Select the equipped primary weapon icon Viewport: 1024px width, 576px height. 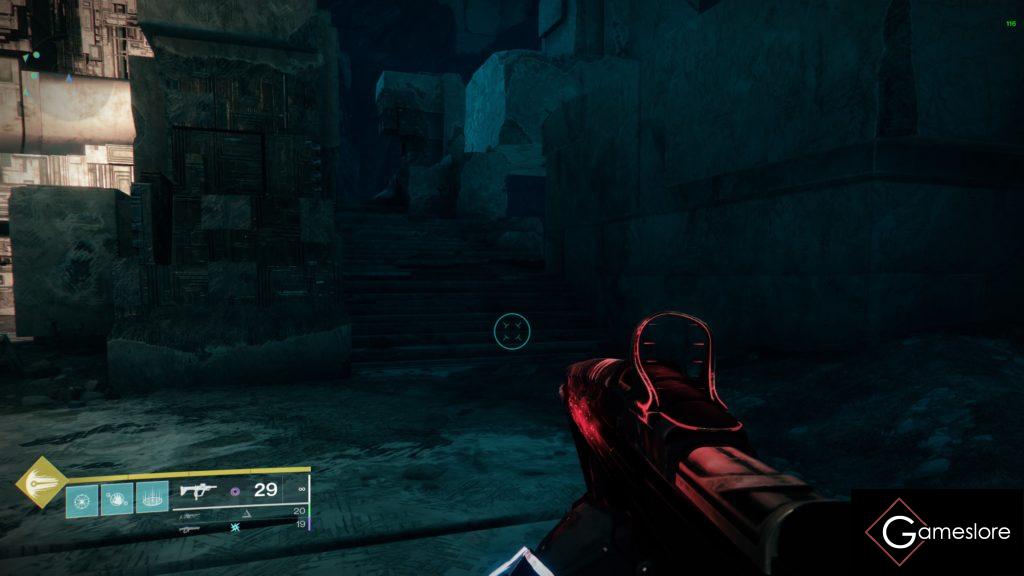click(198, 491)
